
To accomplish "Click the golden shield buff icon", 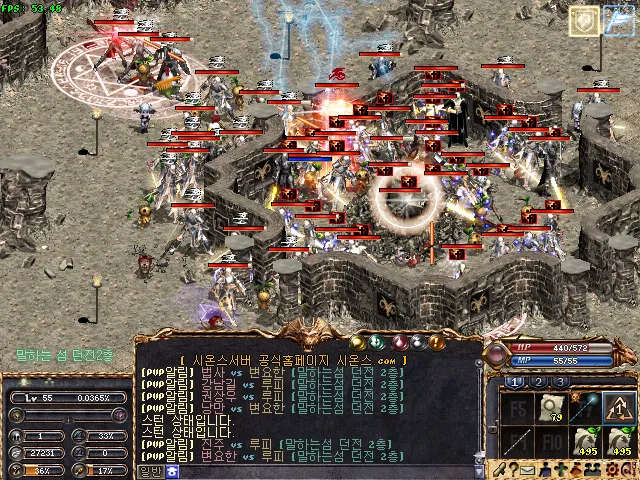I will (x=585, y=21).
